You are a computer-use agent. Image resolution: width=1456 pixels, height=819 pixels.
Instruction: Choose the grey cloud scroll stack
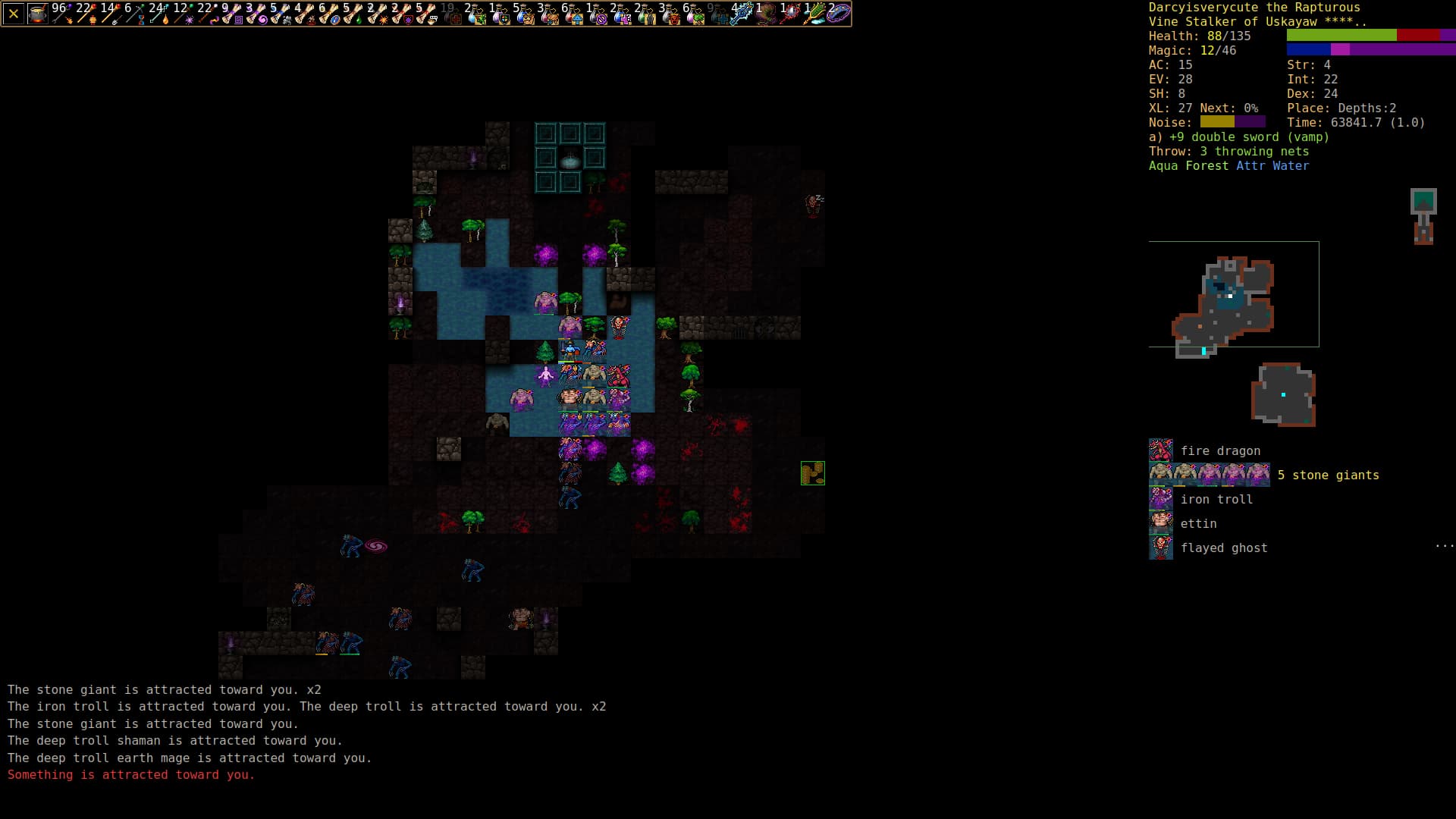280,14
